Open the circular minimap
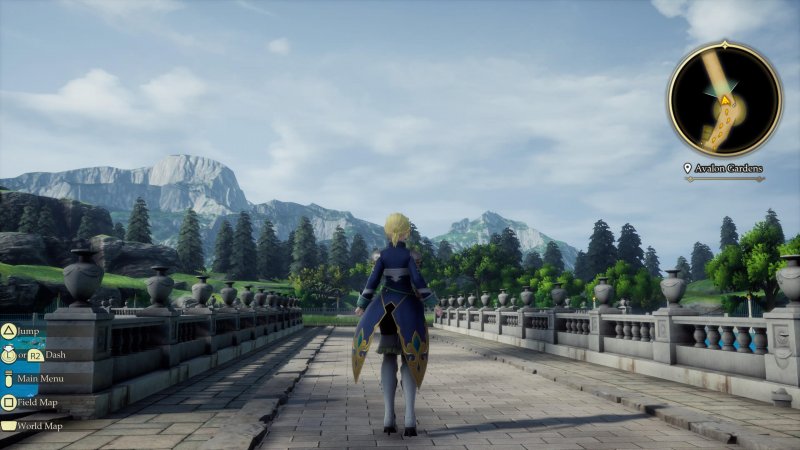Viewport: 800px width, 450px height. tap(724, 99)
